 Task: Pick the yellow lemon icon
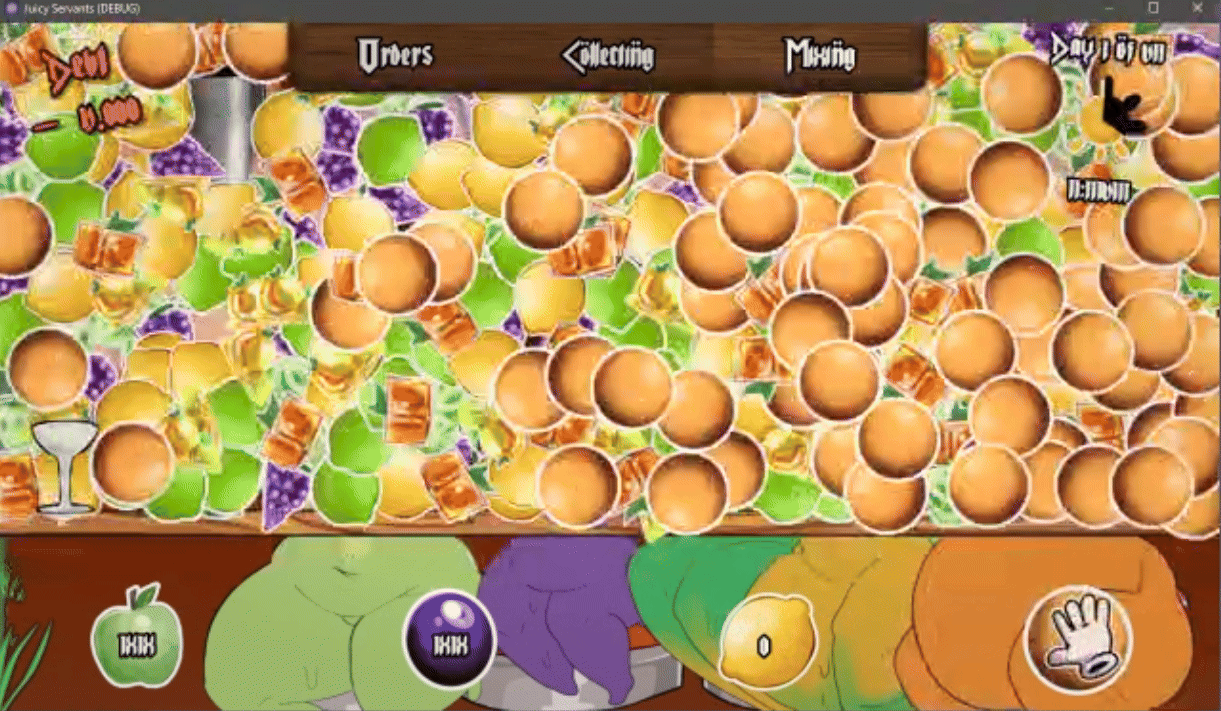[x=766, y=642]
